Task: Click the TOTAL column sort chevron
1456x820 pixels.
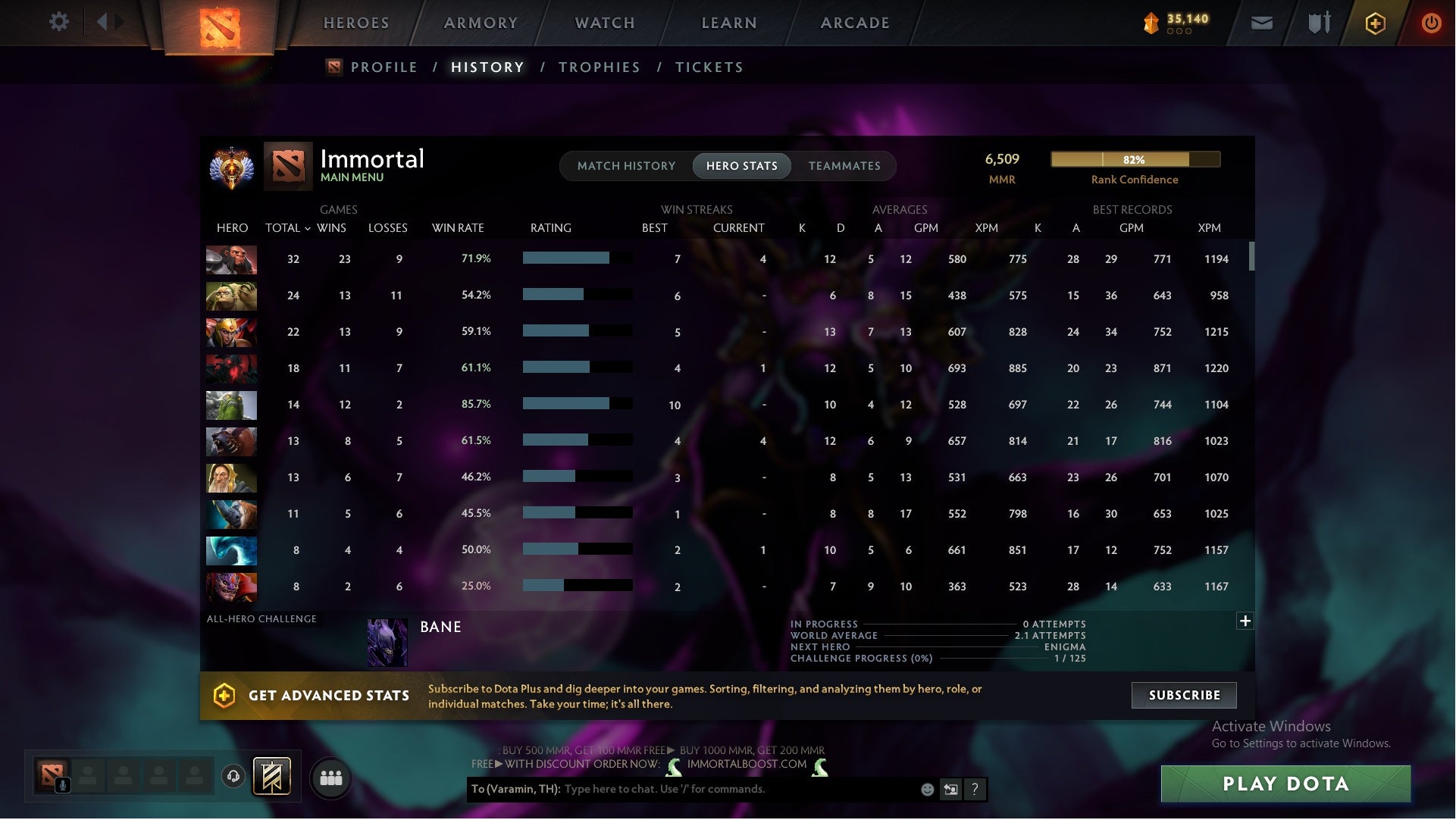Action: [306, 227]
